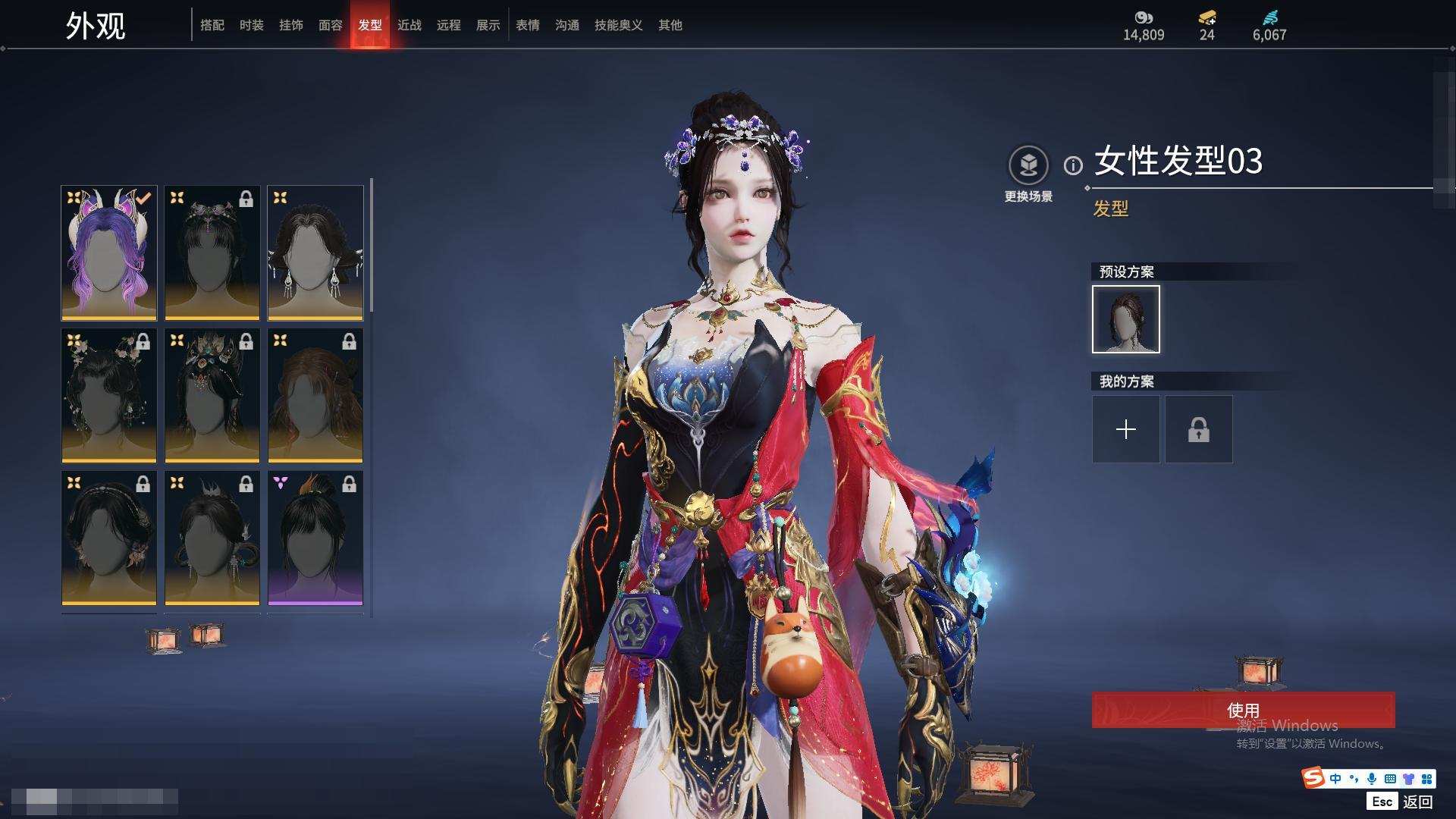Select the 预设方案 preset hairstyle thumbnail
1456x819 pixels.
click(1126, 319)
